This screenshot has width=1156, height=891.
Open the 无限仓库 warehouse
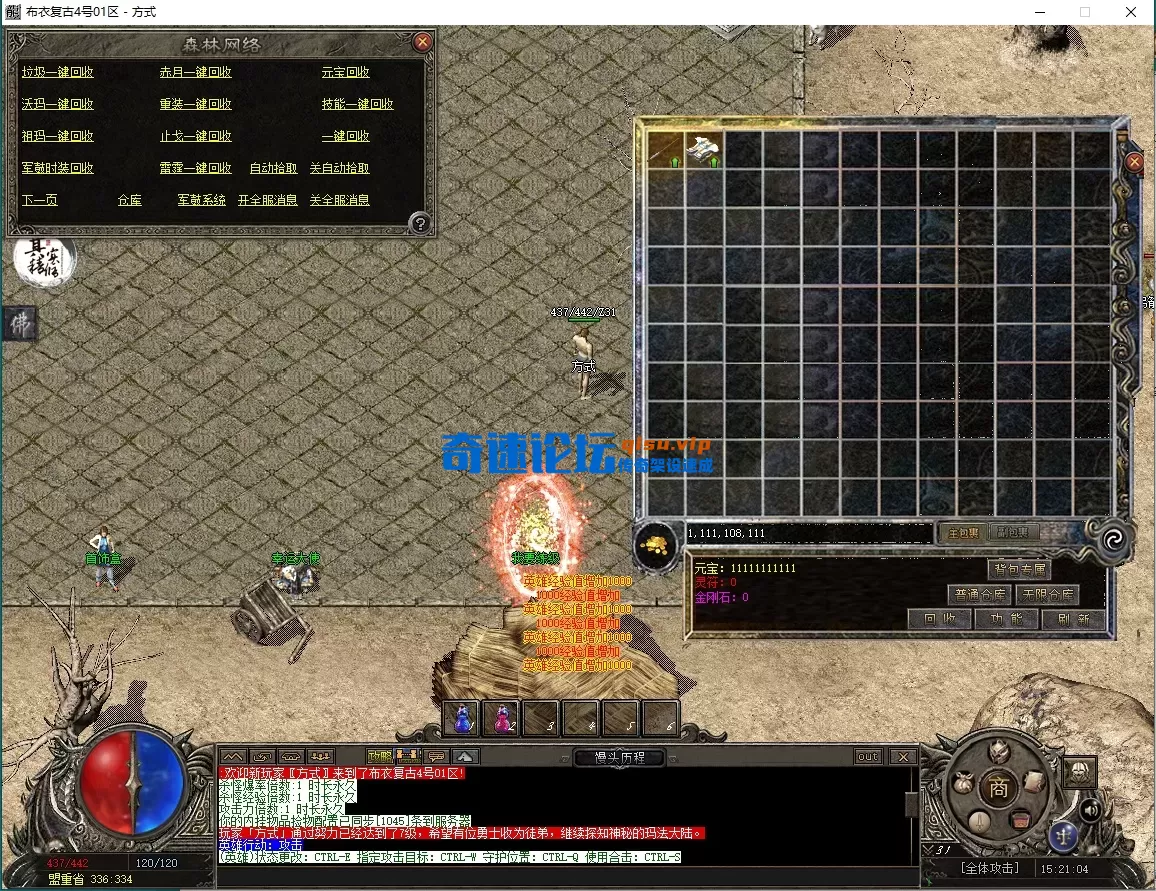point(1047,595)
